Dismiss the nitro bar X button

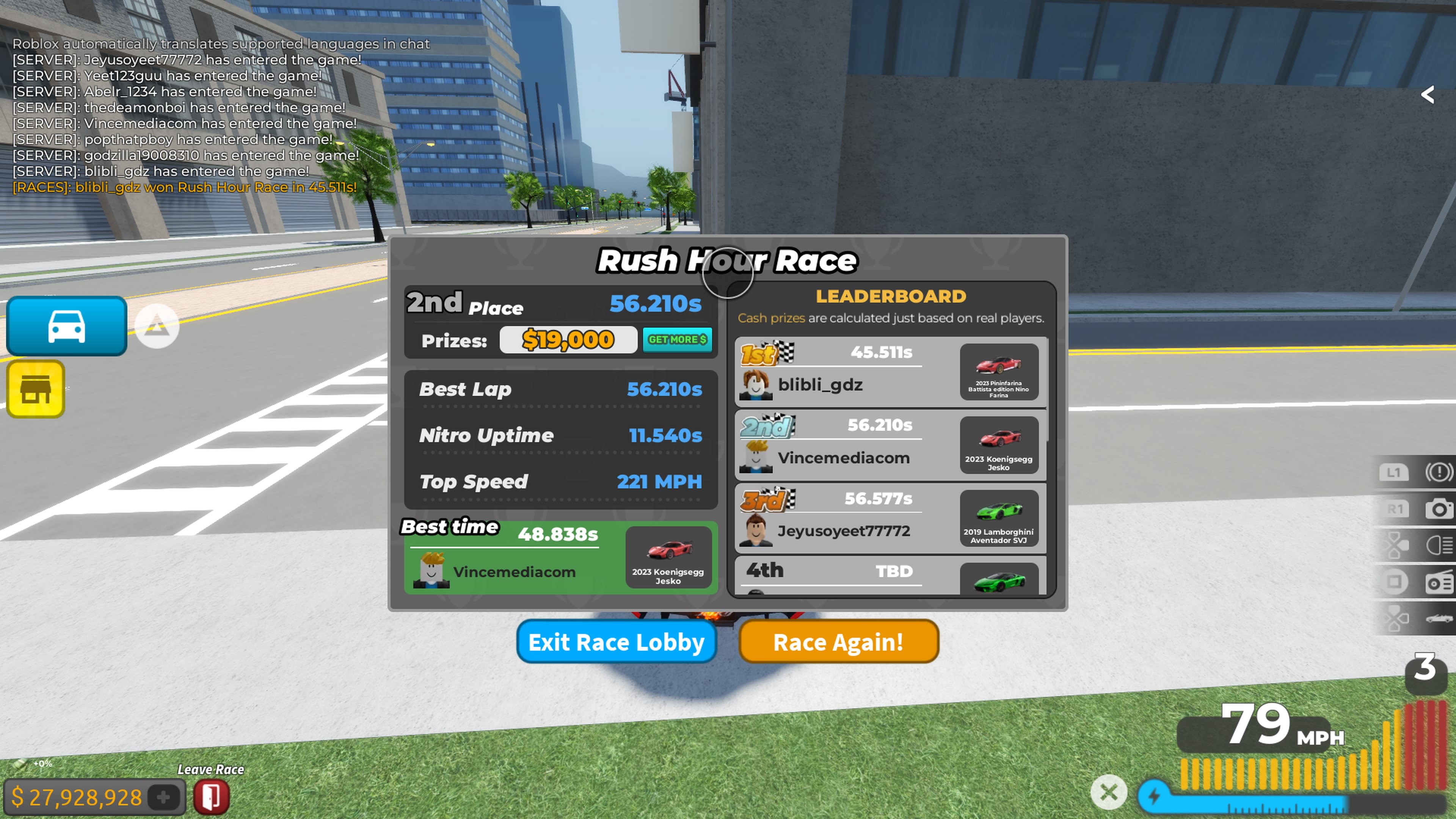pyautogui.click(x=1108, y=792)
